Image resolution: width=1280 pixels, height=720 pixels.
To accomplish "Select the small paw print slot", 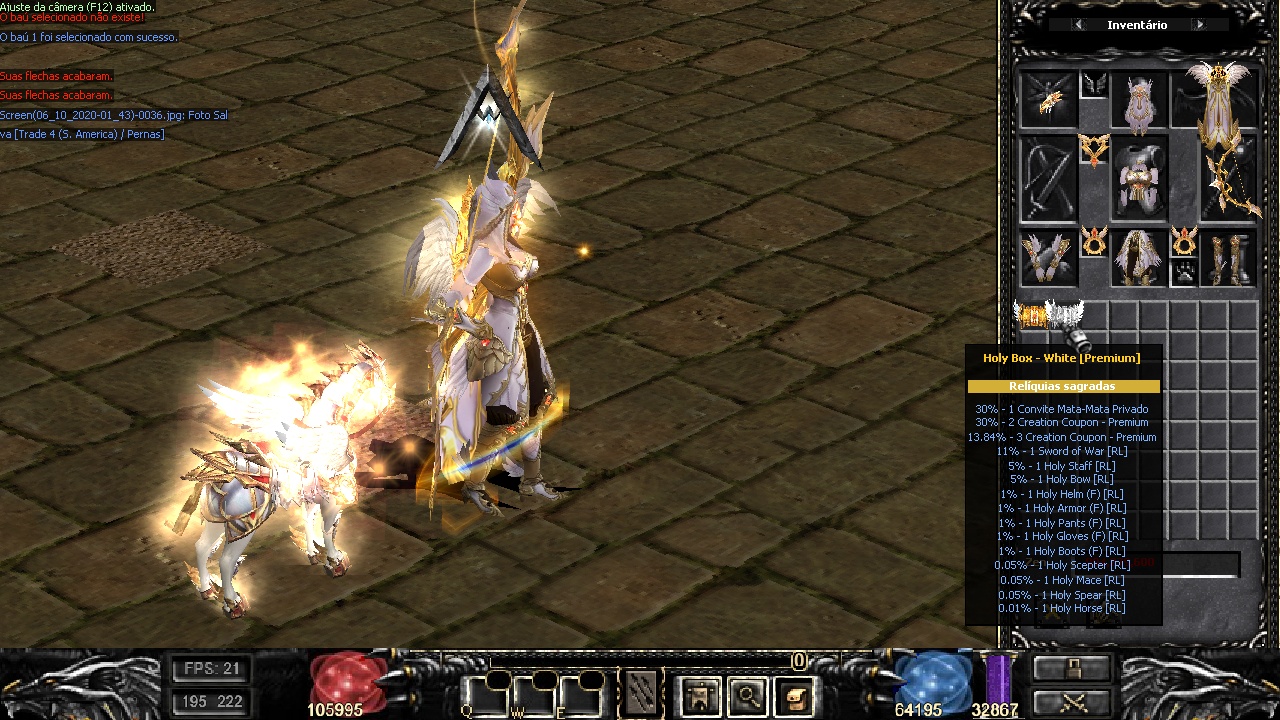I will click(1184, 272).
